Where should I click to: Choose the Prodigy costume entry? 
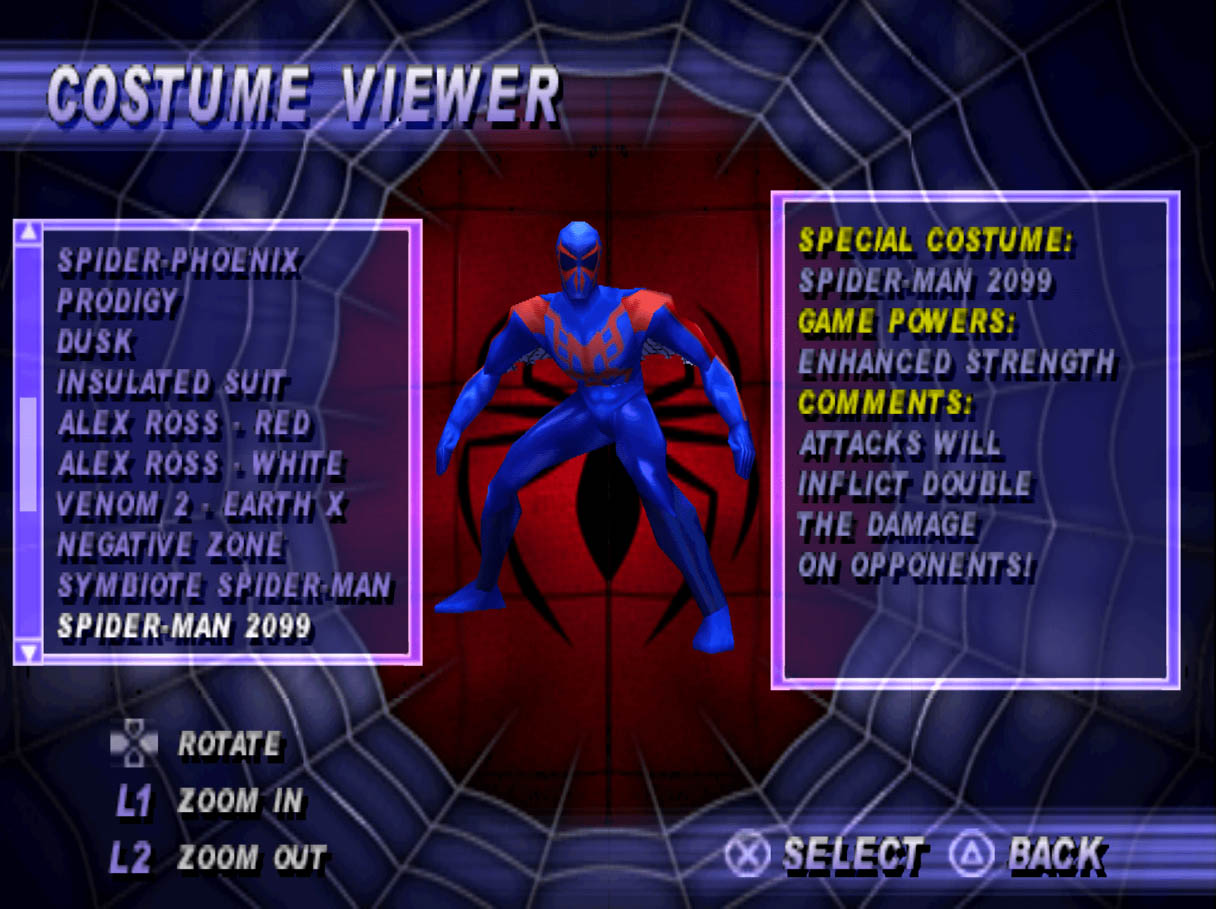point(118,301)
